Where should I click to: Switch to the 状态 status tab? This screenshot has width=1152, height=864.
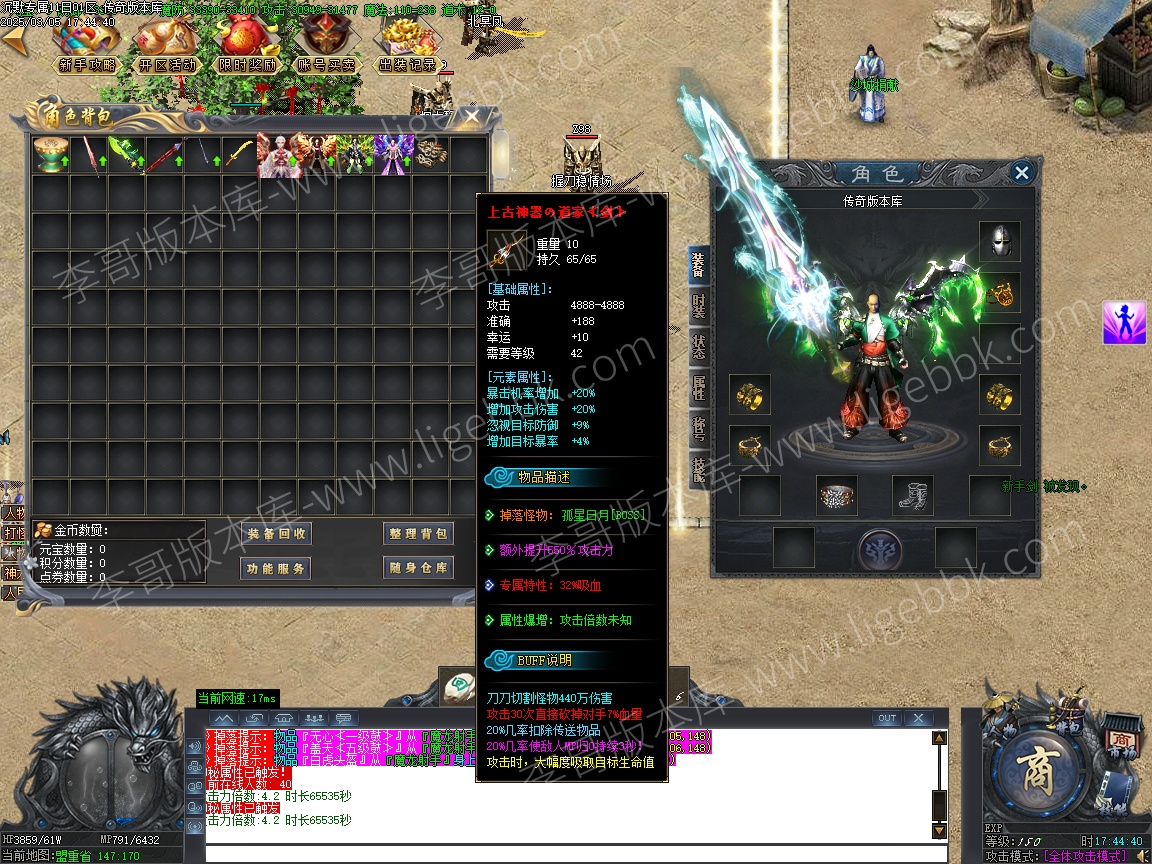coord(699,347)
